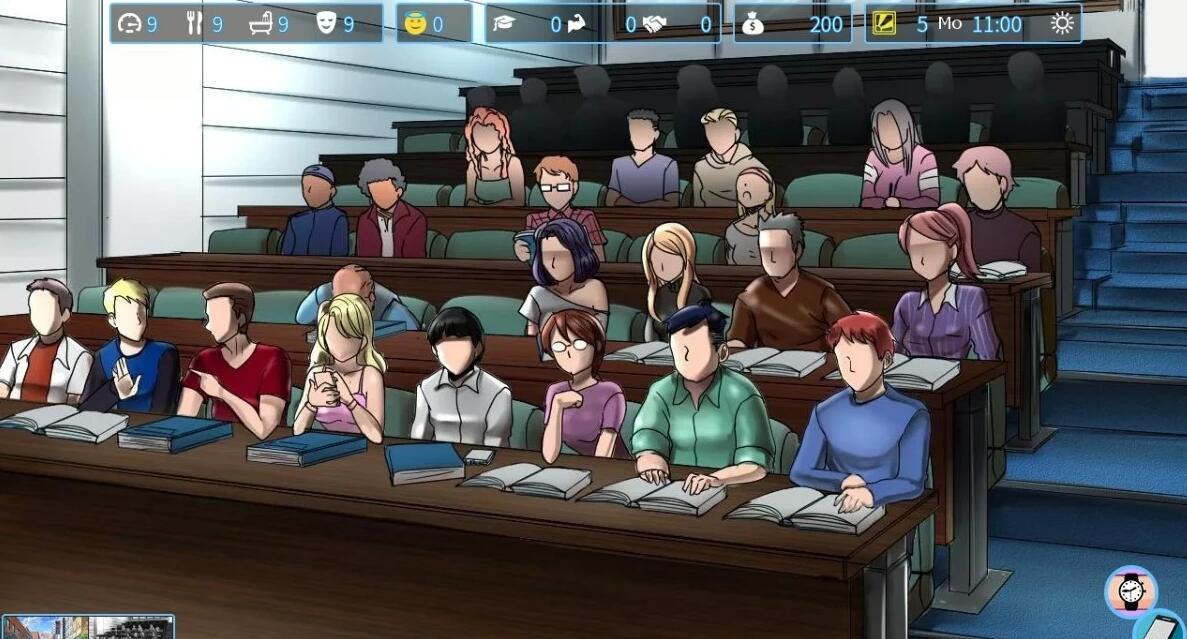The image size is (1187, 639).
Task: Click the wristwatch wait button
Action: click(1131, 591)
